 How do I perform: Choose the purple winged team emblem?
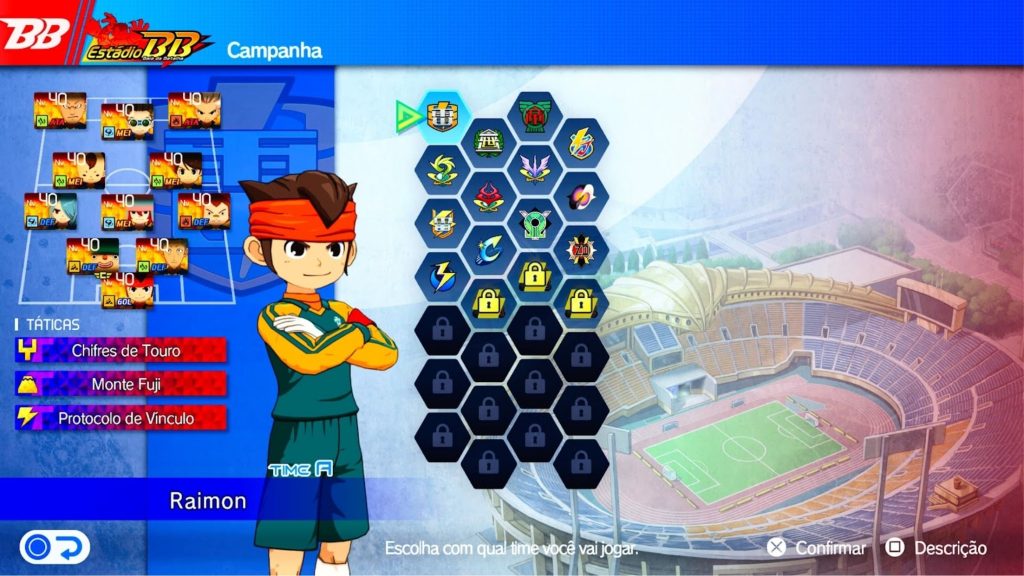click(x=534, y=167)
